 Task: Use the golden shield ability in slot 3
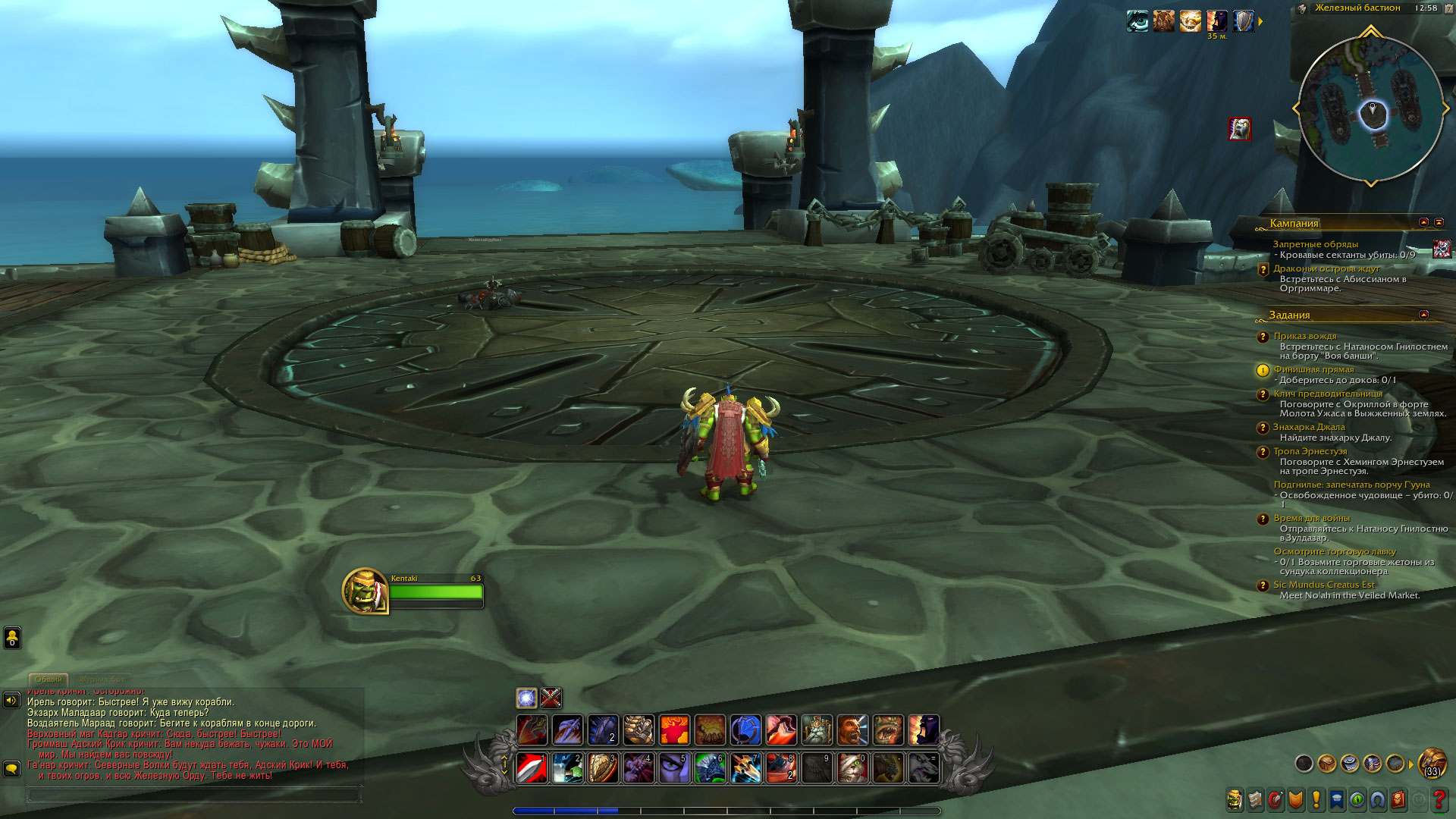[603, 767]
